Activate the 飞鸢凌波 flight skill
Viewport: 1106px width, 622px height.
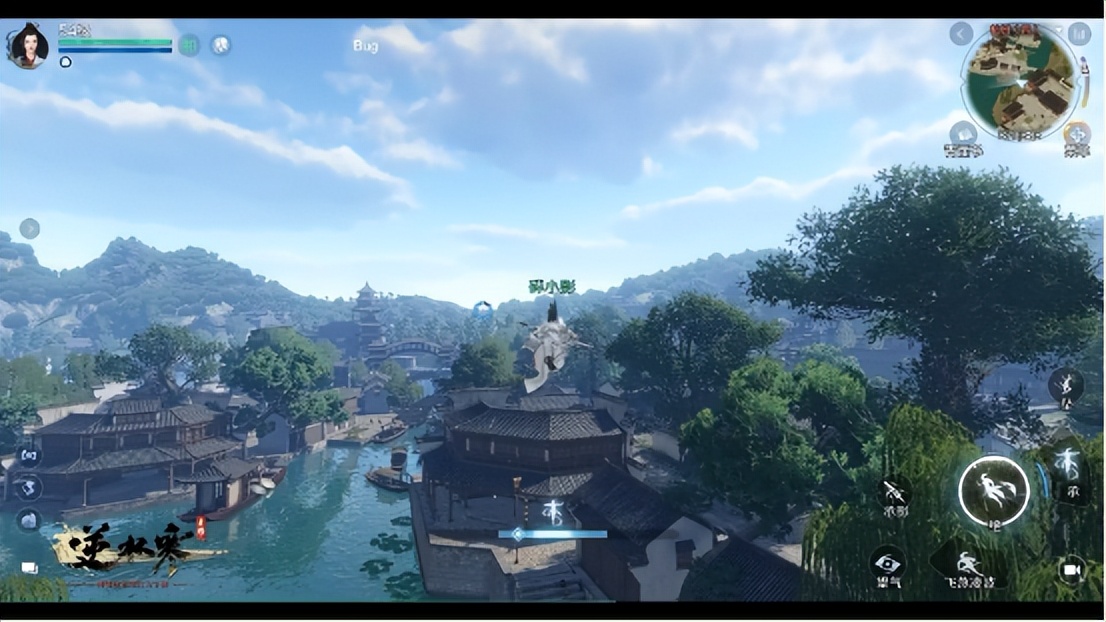pos(968,565)
